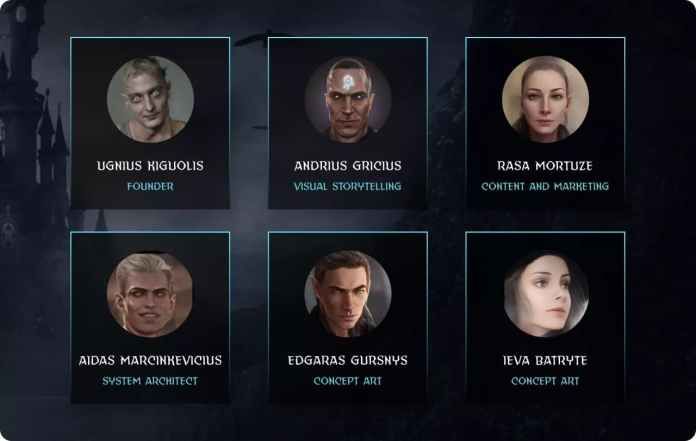Select Ugnius Kiguolis founder card

[x=150, y=123]
